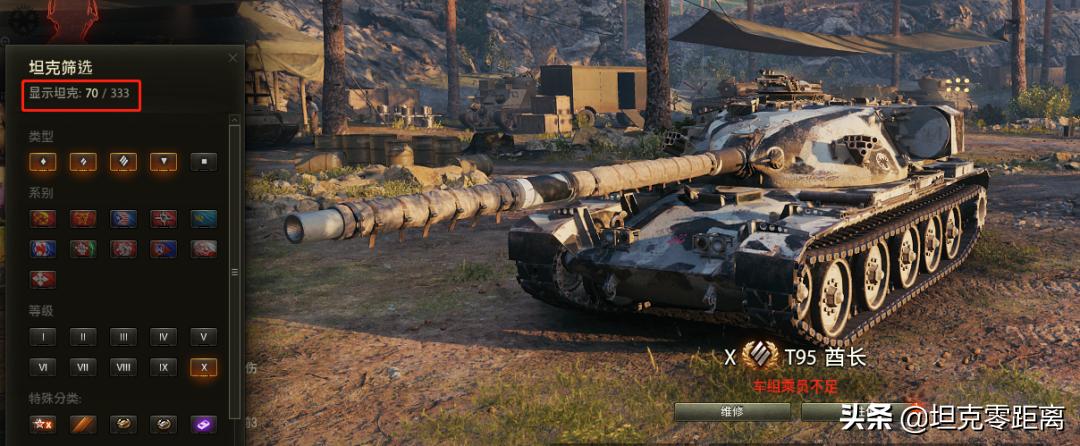The width and height of the screenshot is (1080, 446).
Task: Click the 维修 repair button
Action: [733, 411]
